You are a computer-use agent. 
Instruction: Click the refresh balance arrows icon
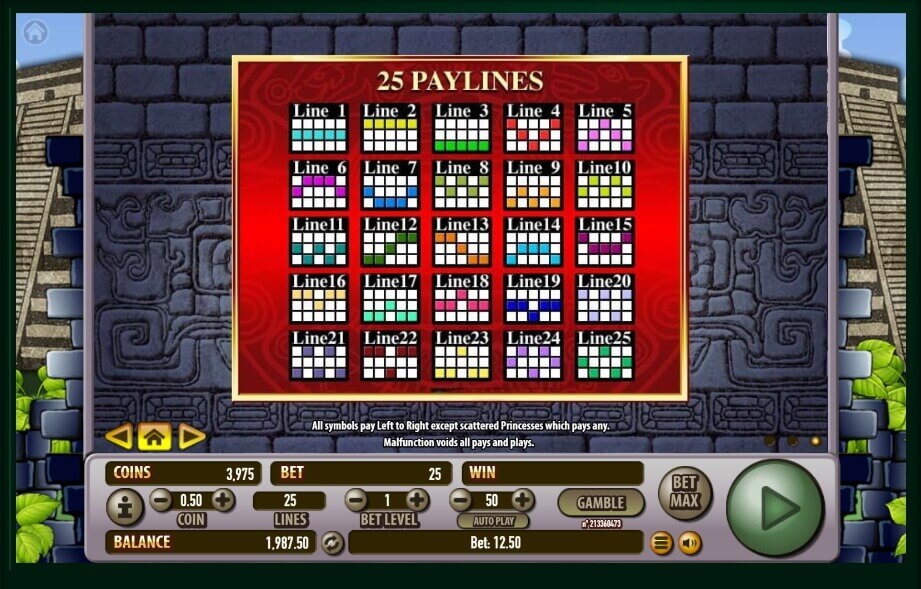pyautogui.click(x=332, y=543)
